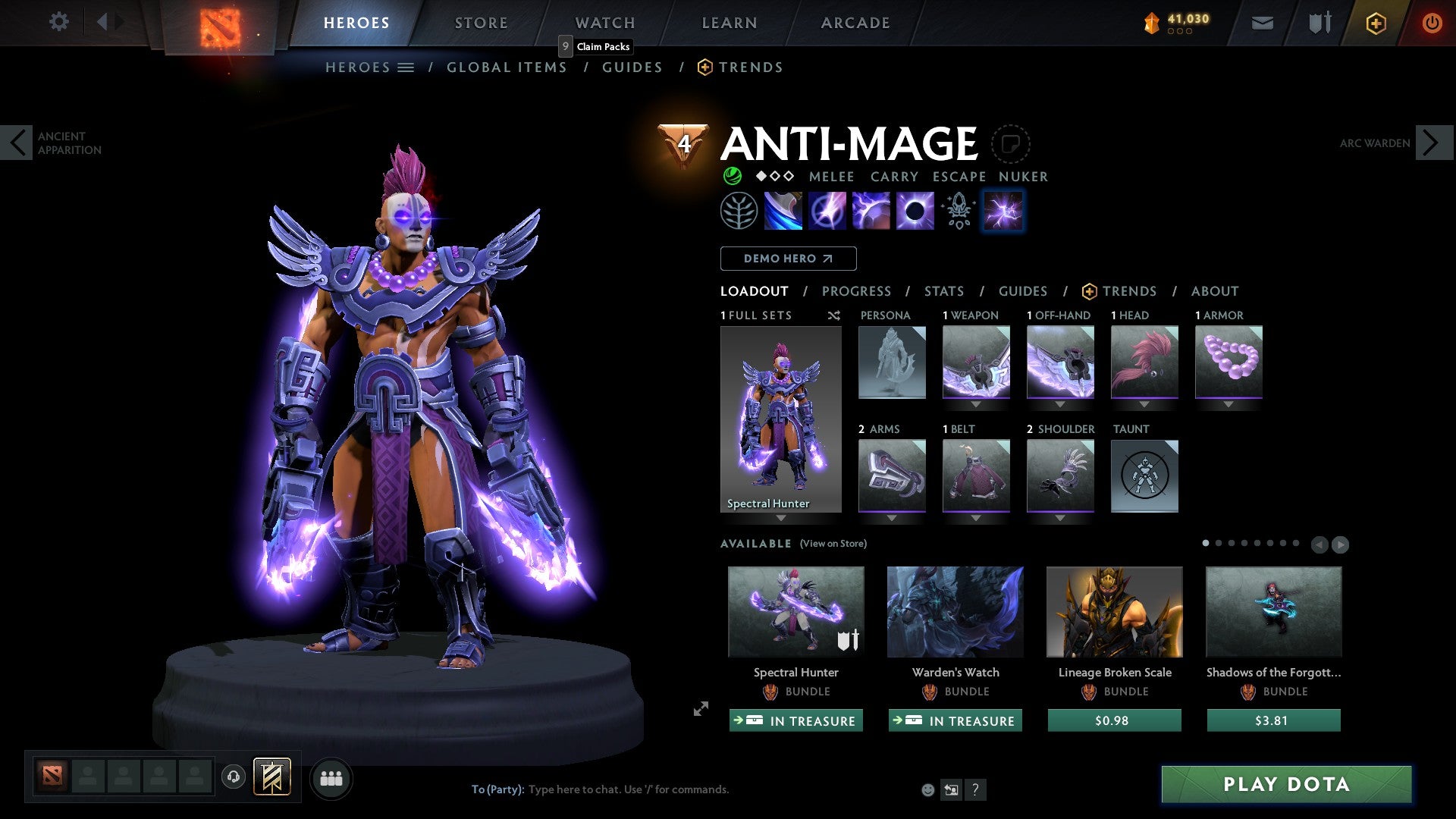The image size is (1456, 819).
Task: Click the View on Store link
Action: [832, 544]
